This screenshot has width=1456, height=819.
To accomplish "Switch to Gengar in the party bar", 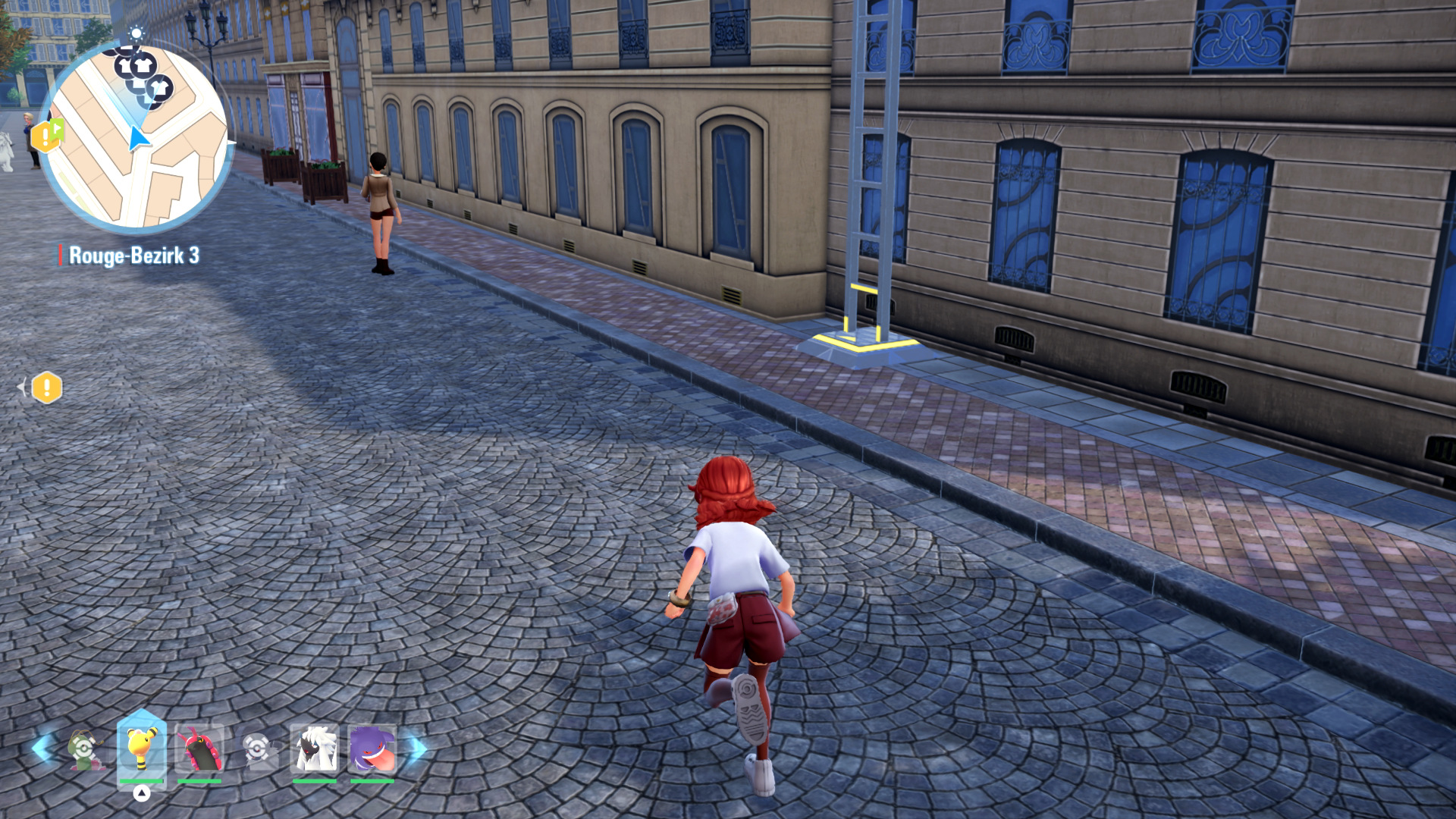I will (372, 748).
